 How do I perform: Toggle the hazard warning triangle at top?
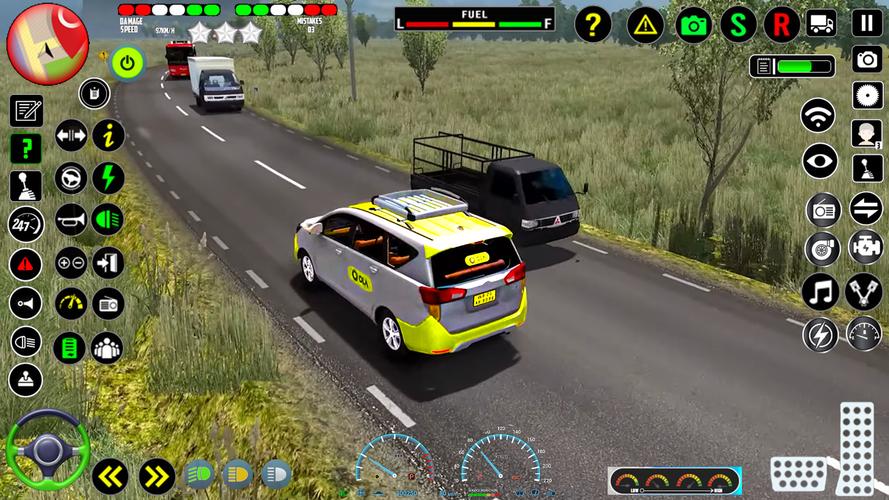(645, 24)
